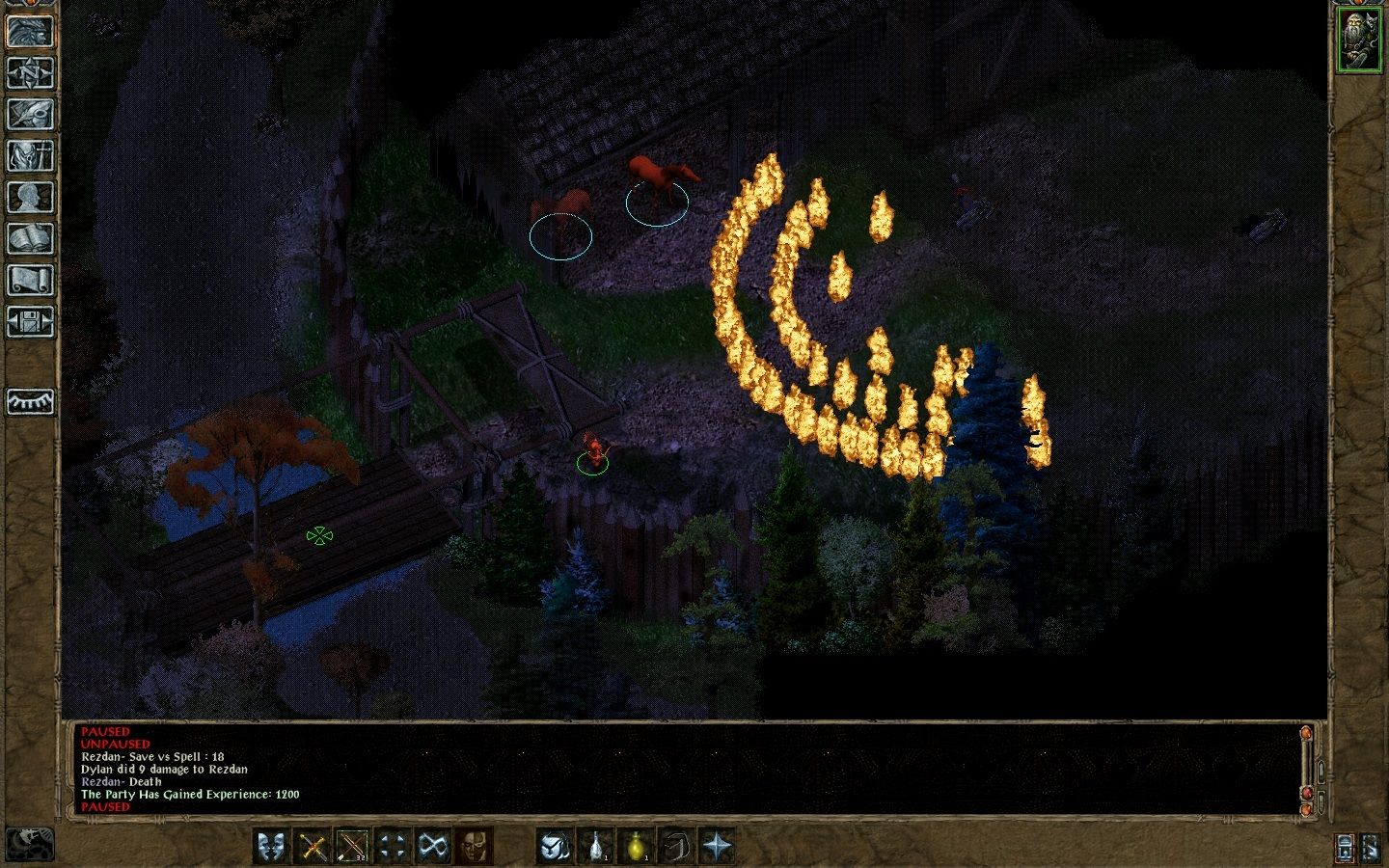This screenshot has height=868, width=1389.
Task: Use the yellow potion quick item
Action: coord(637,847)
